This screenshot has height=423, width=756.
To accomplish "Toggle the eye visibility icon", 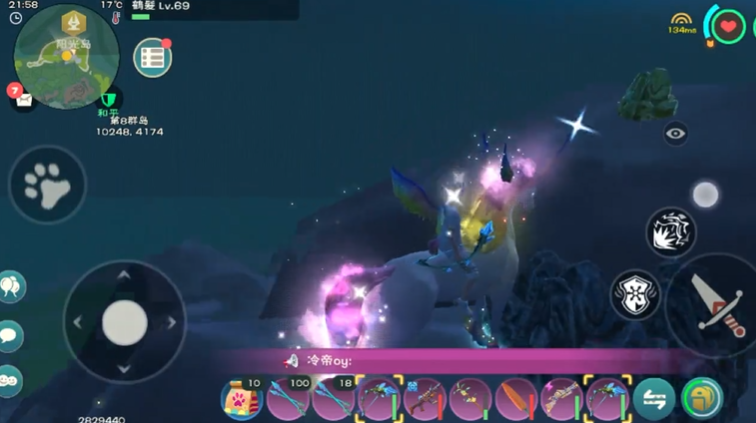I will tap(676, 133).
